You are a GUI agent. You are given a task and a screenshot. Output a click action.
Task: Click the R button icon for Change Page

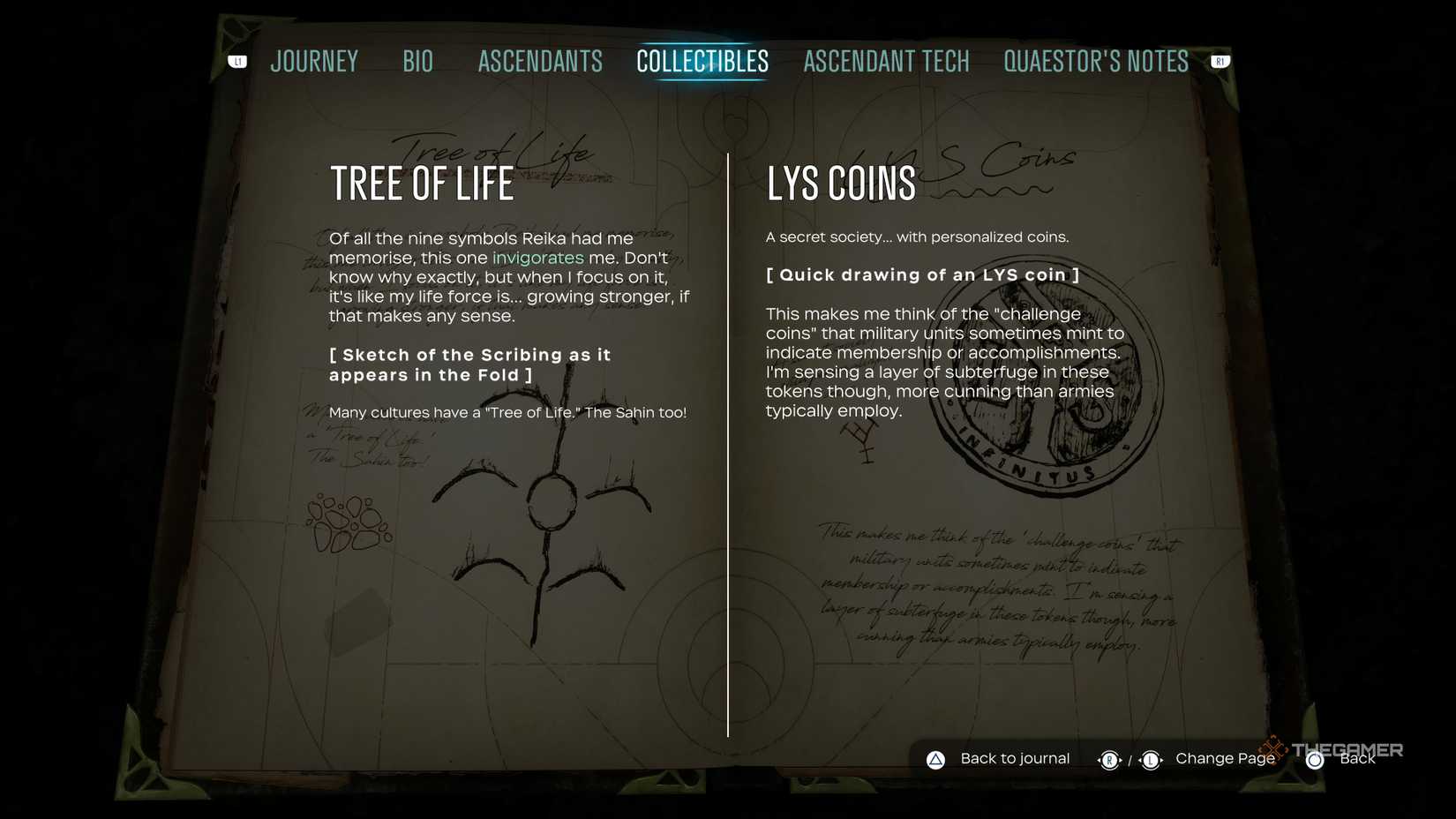coord(1110,759)
